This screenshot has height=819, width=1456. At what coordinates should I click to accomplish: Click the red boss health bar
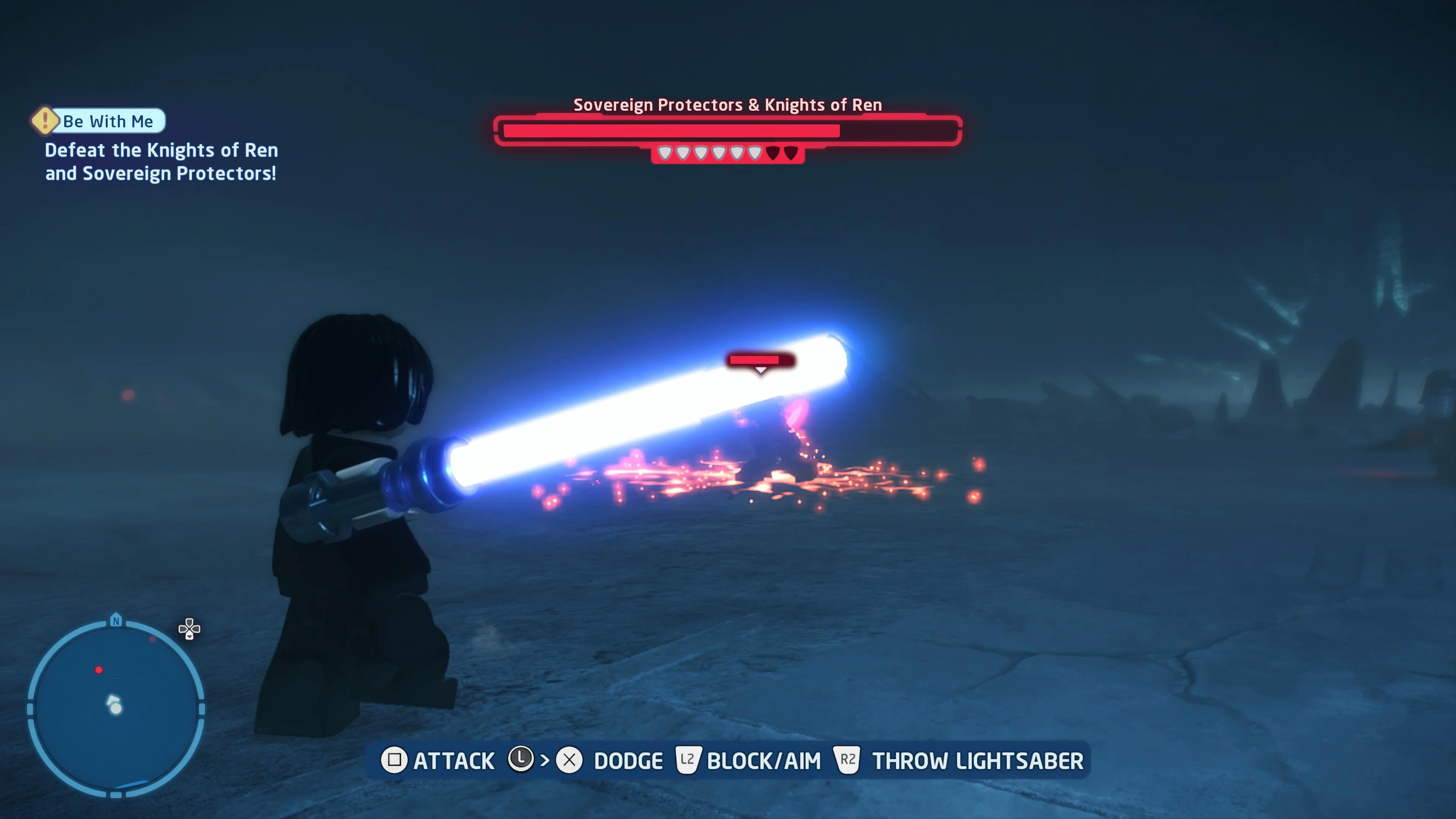670,130
